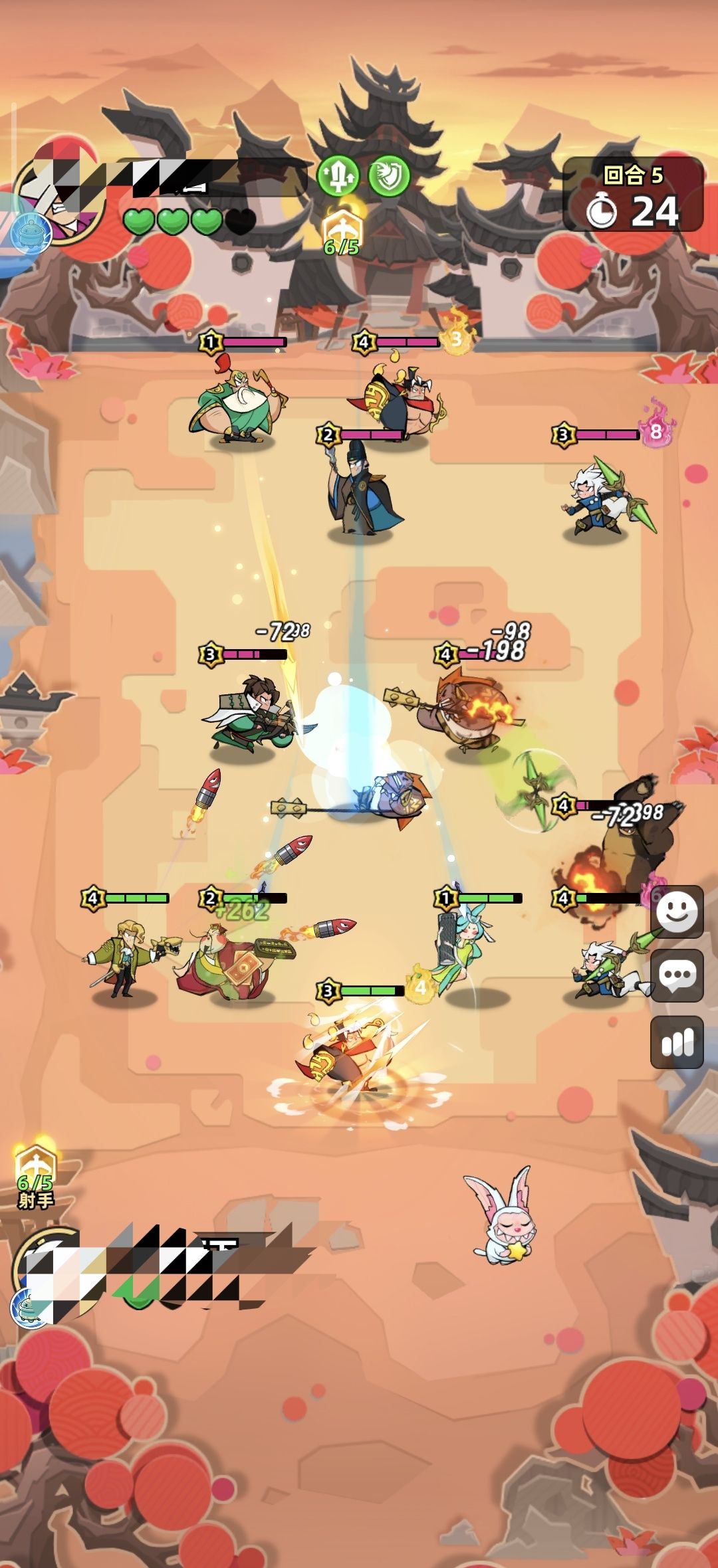Inspect the green sword-upgrade buff icon
This screenshot has width=718, height=1568.
pos(338,176)
